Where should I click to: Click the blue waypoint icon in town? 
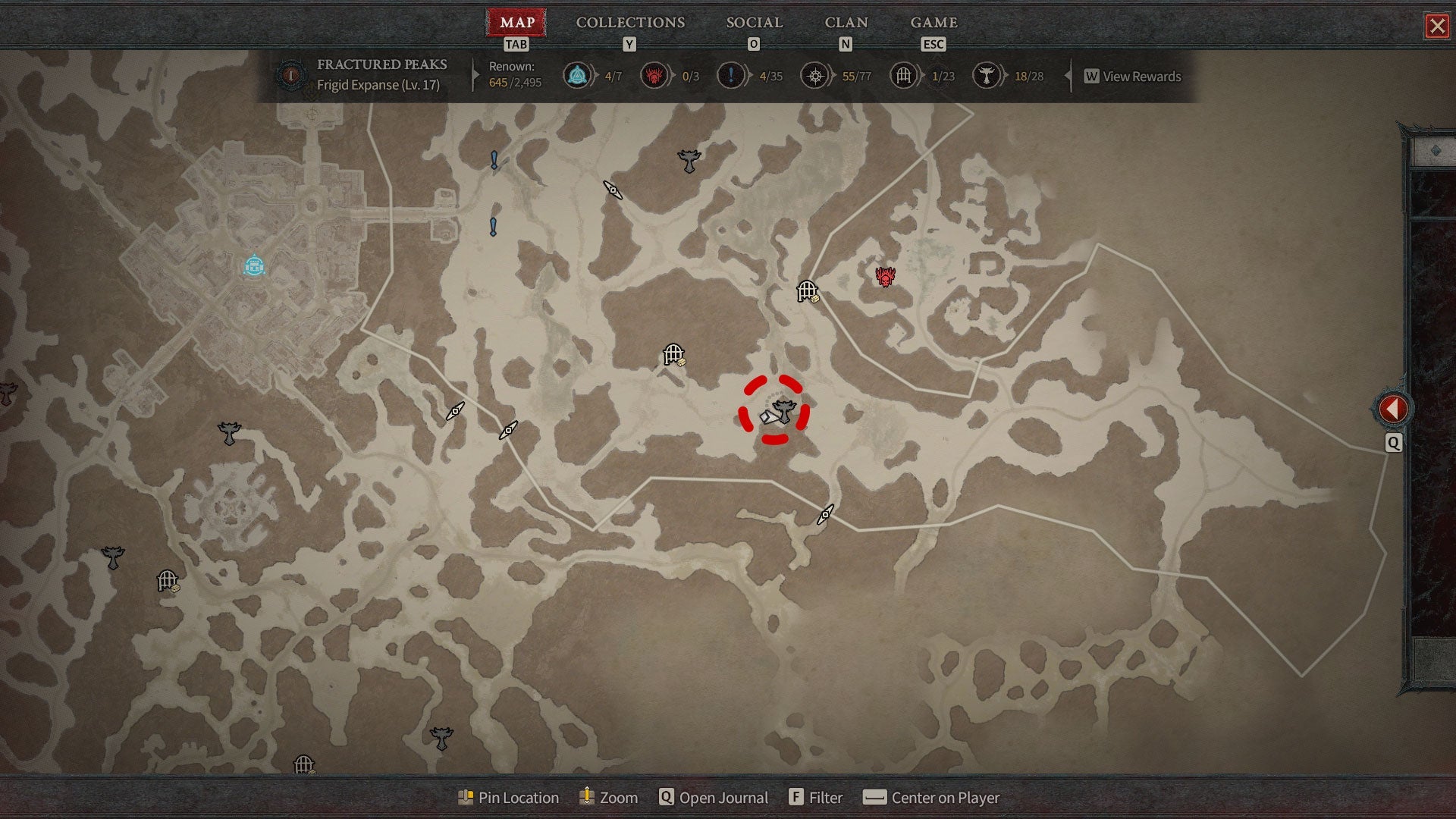click(254, 266)
